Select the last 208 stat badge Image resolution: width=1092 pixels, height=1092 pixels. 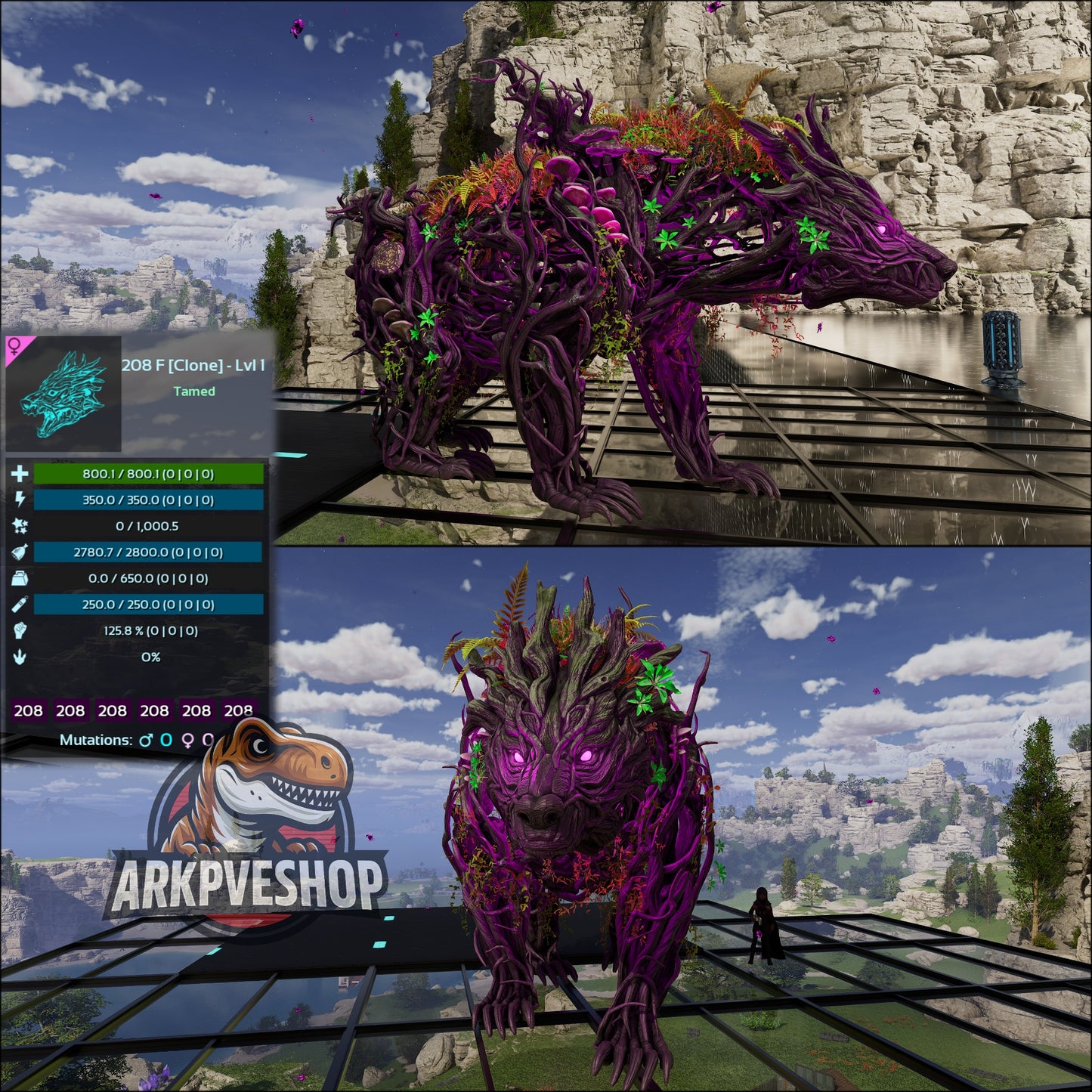point(240,711)
